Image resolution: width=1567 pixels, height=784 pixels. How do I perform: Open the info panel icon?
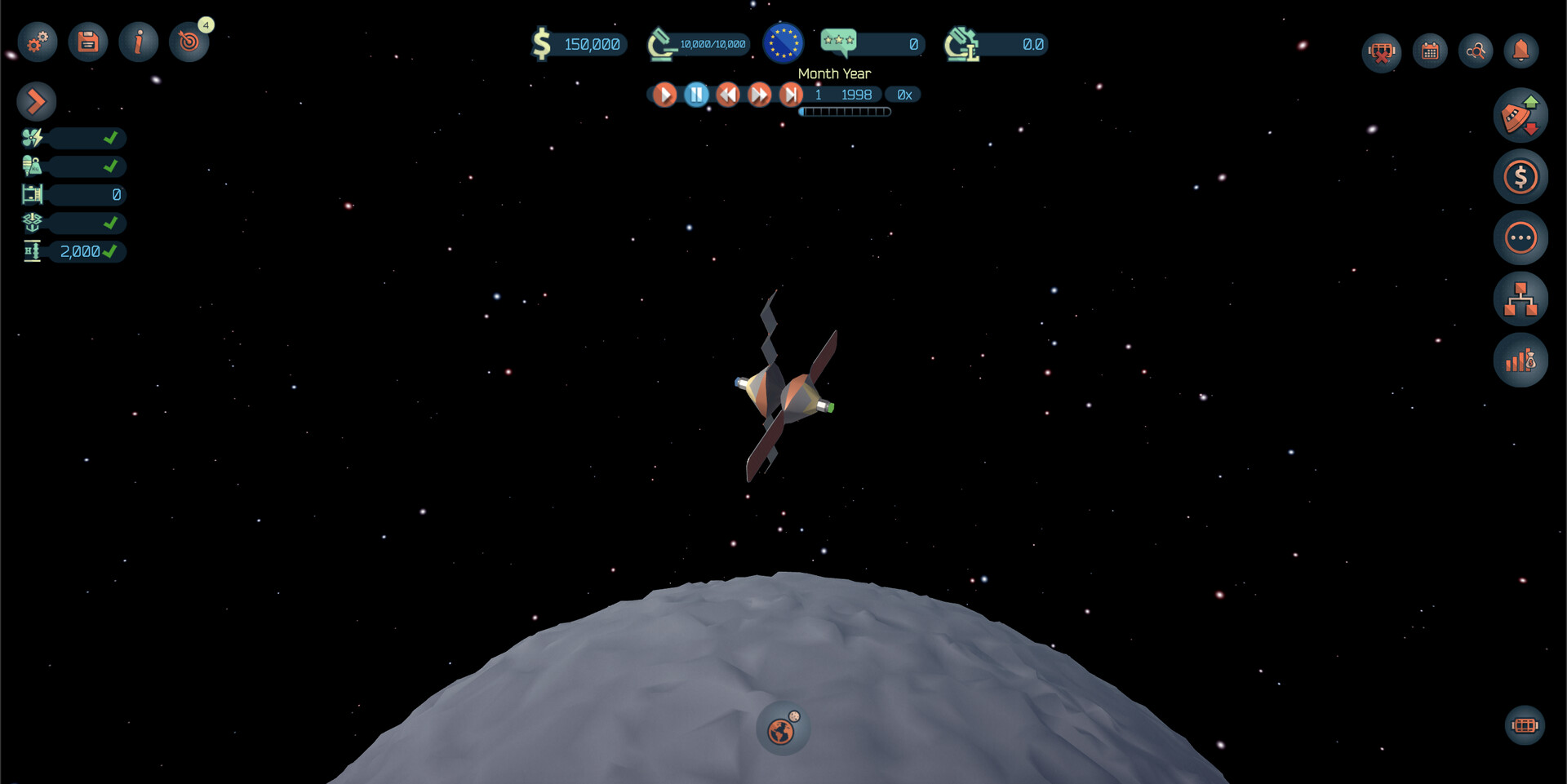point(138,42)
